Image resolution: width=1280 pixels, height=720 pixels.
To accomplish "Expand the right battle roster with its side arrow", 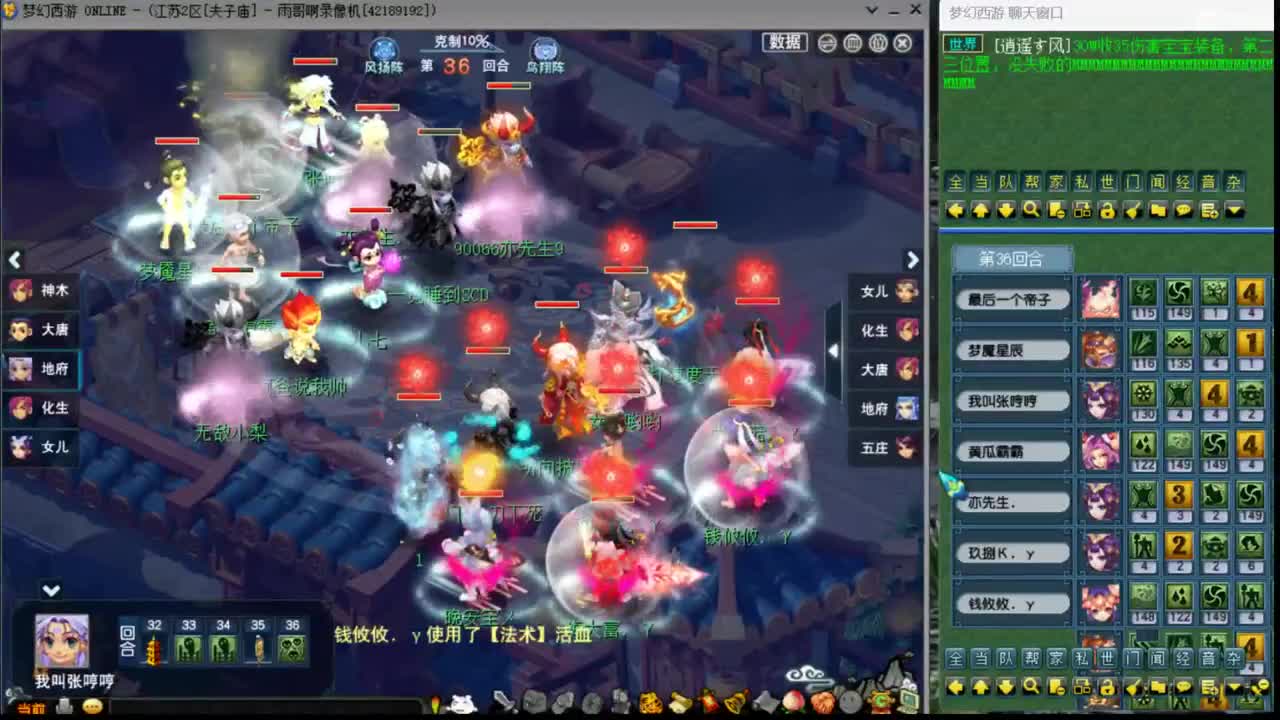I will point(833,351).
